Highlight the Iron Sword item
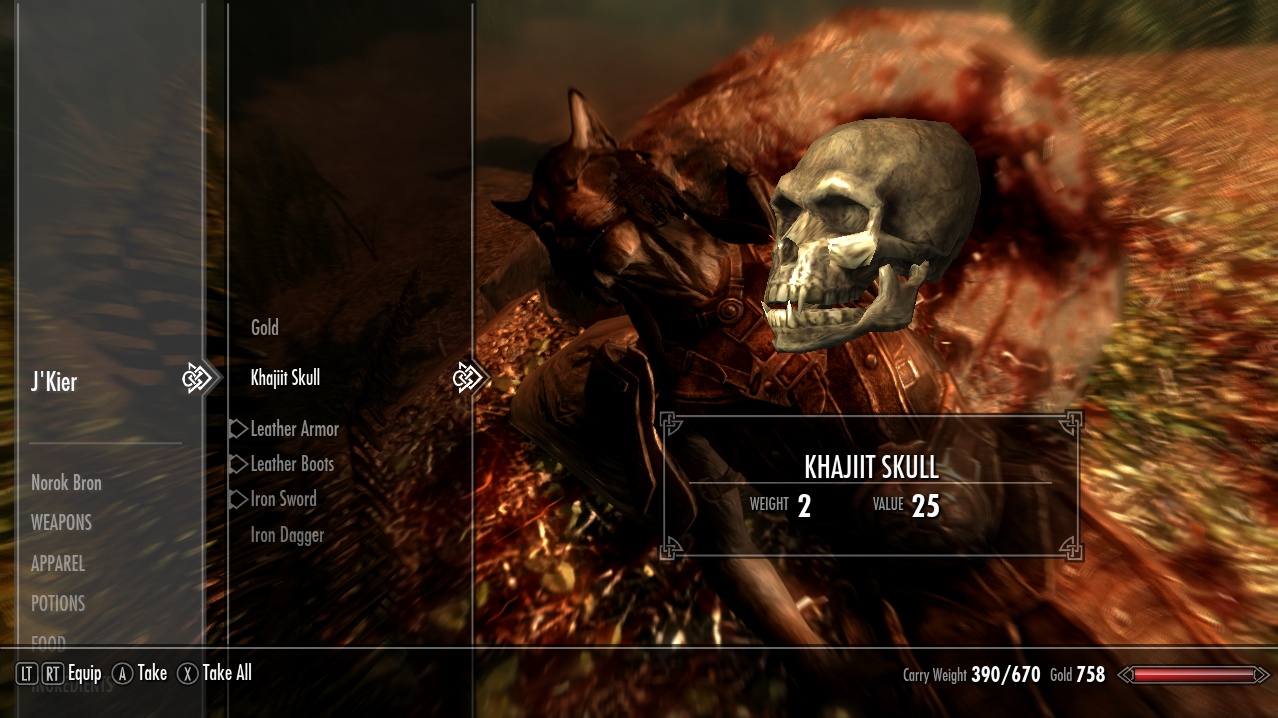This screenshot has width=1278, height=718. coord(283,499)
